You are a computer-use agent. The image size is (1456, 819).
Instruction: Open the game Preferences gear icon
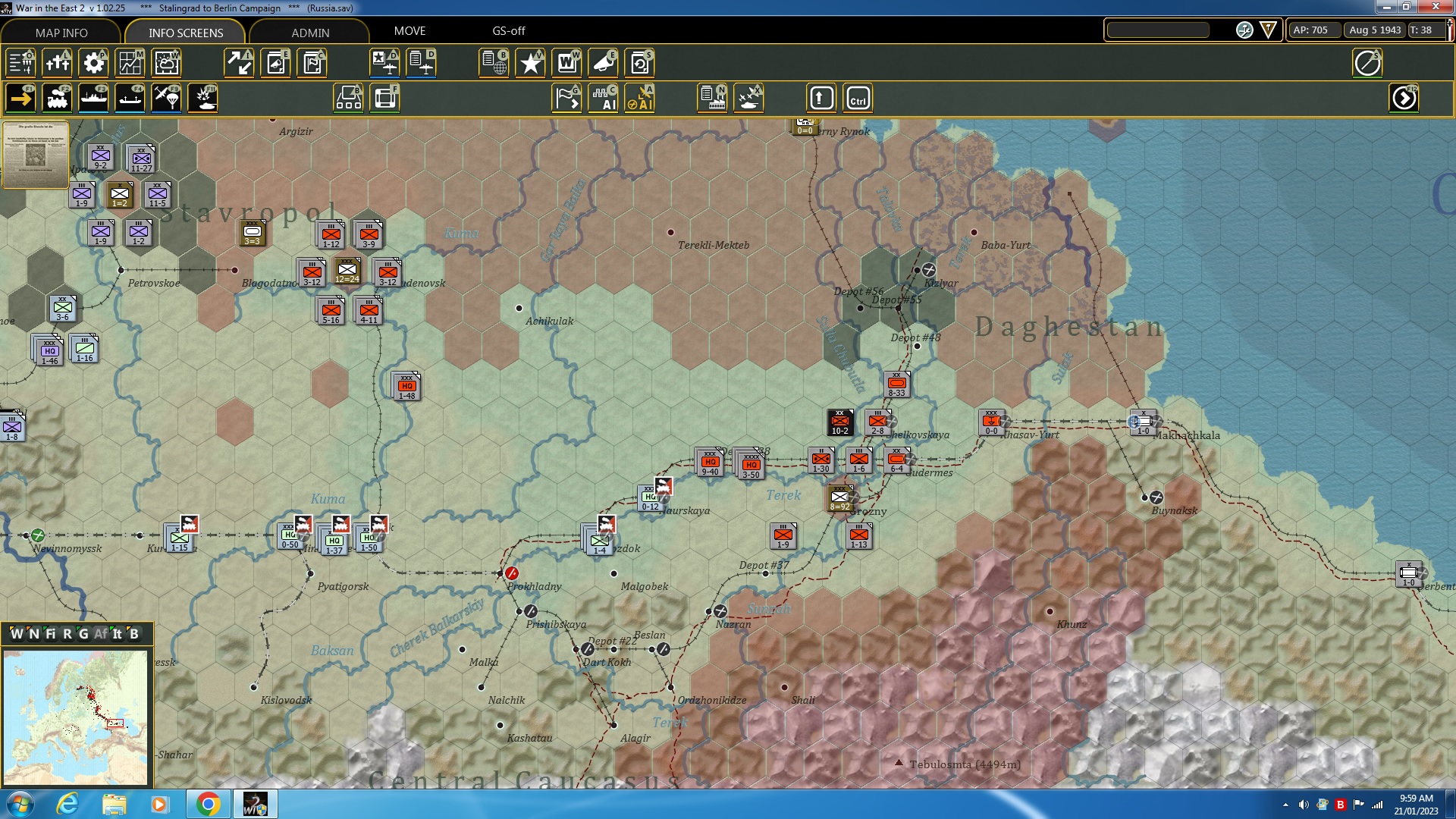[x=93, y=63]
